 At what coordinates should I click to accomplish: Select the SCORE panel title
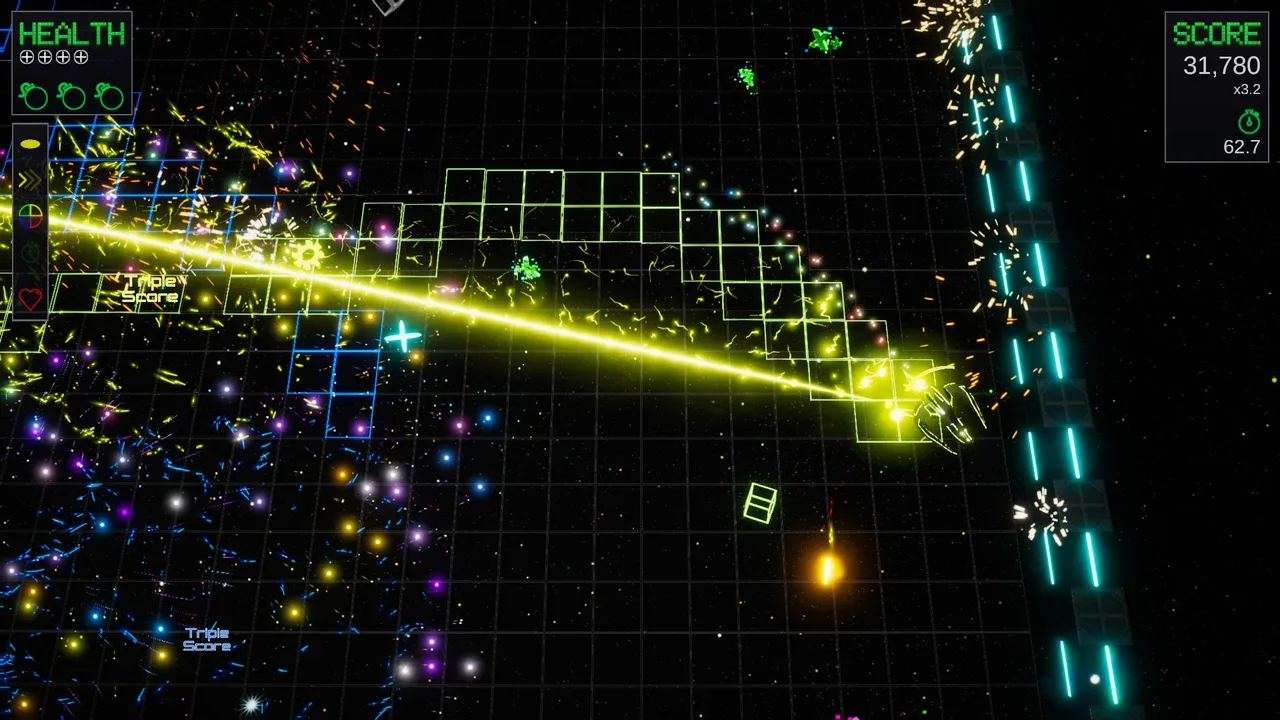click(x=1217, y=33)
